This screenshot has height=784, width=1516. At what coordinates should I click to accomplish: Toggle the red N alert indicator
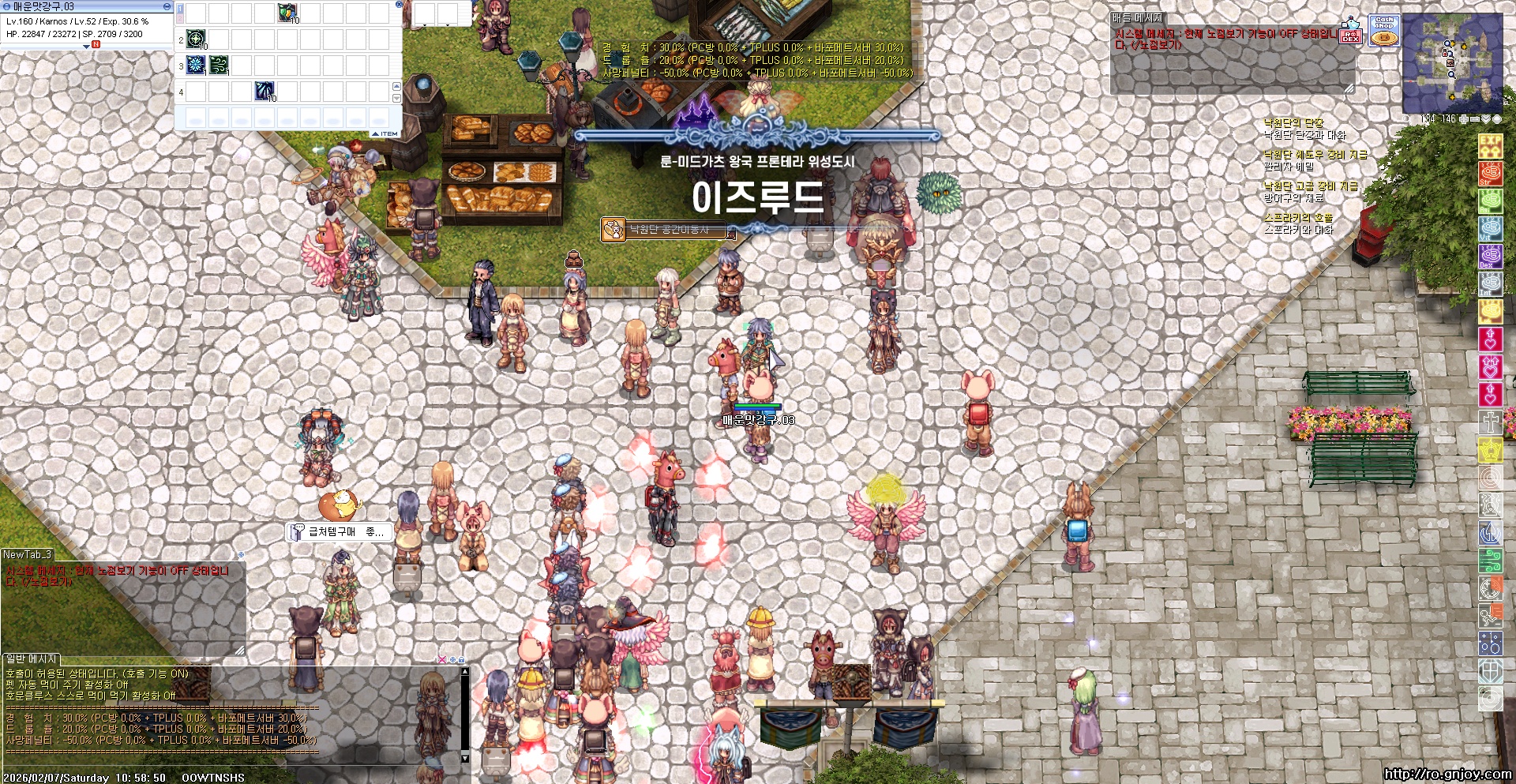point(96,45)
